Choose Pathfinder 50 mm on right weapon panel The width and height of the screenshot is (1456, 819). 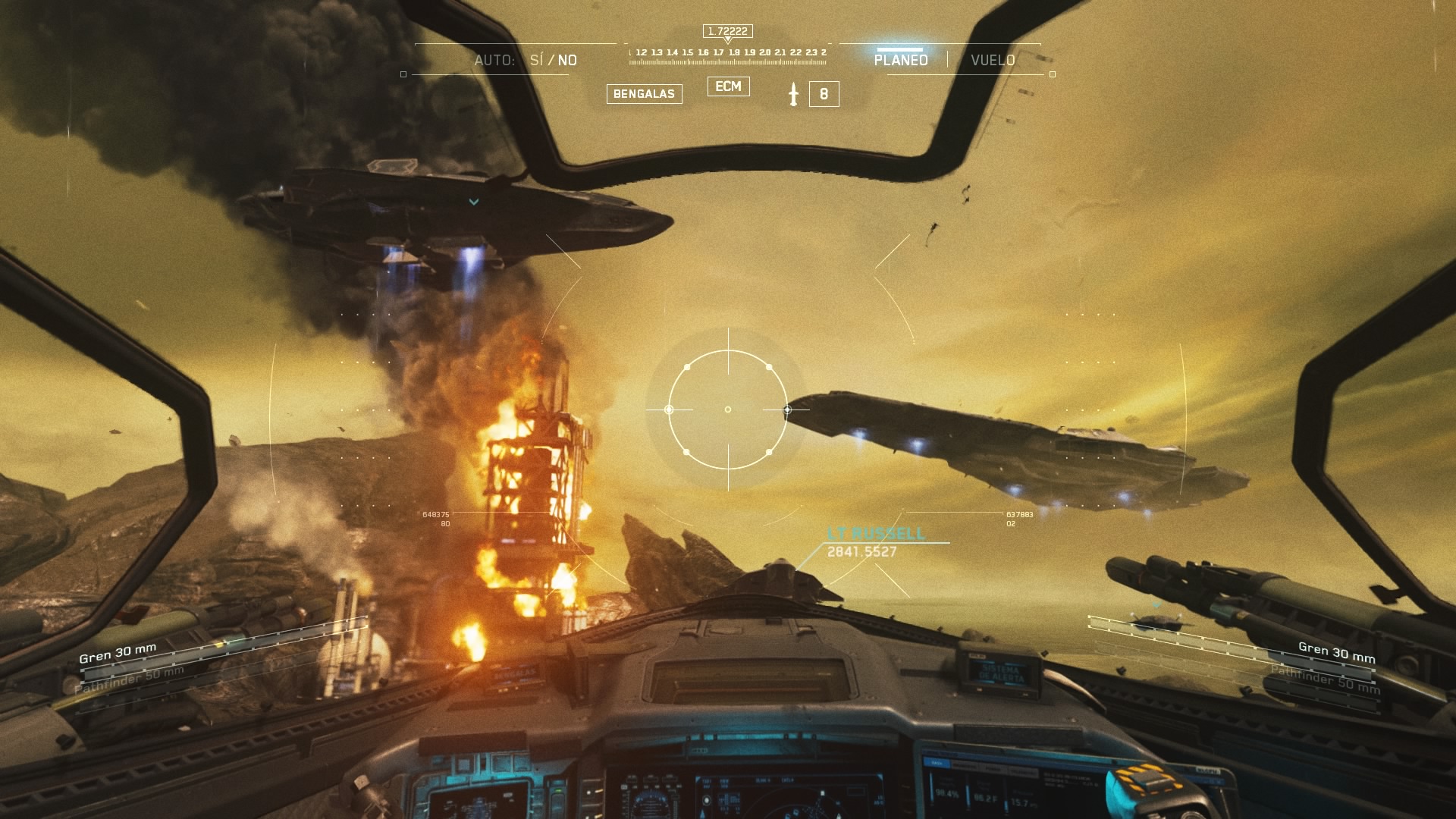pyautogui.click(x=1325, y=679)
